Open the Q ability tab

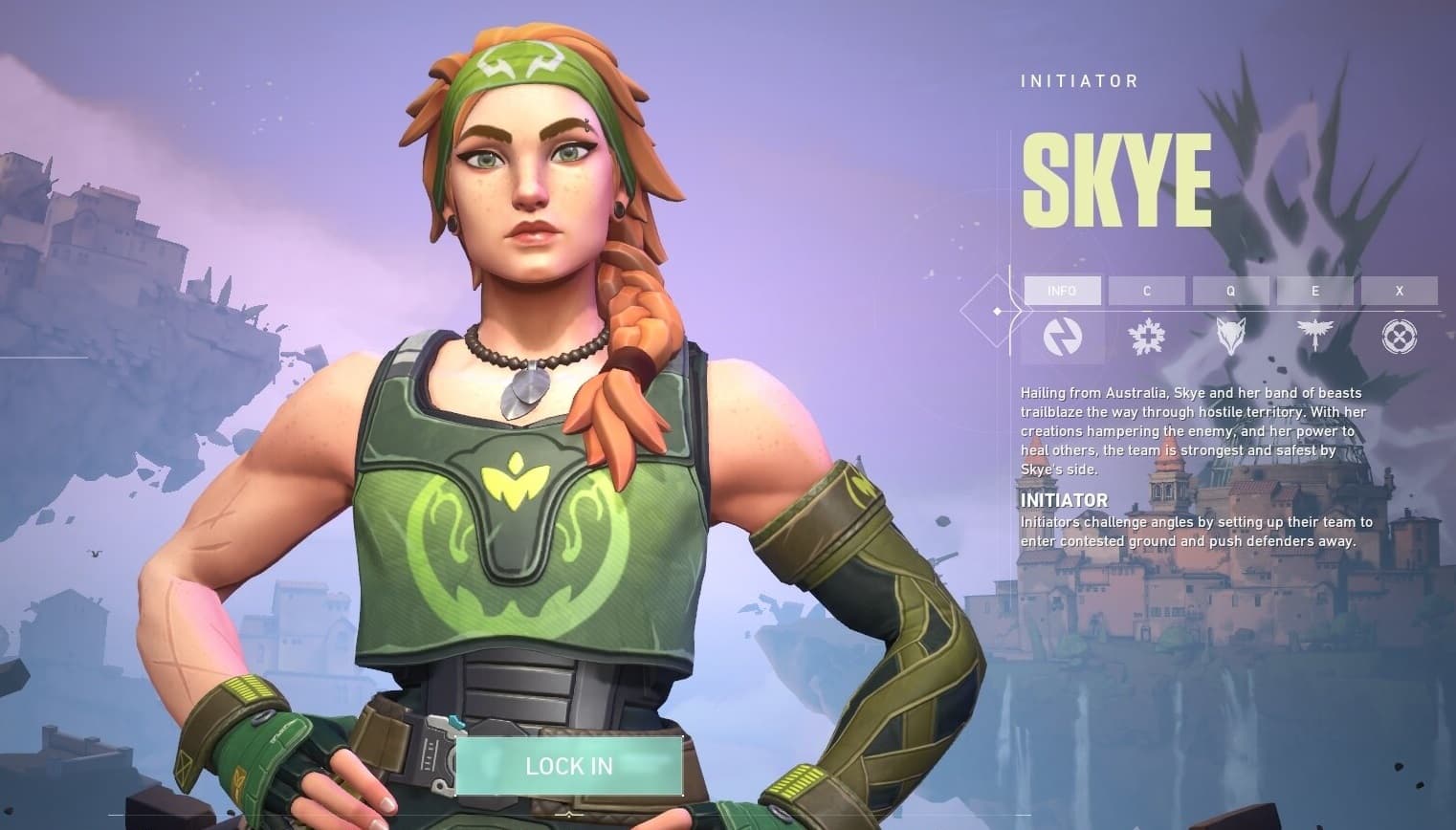pyautogui.click(x=1231, y=291)
